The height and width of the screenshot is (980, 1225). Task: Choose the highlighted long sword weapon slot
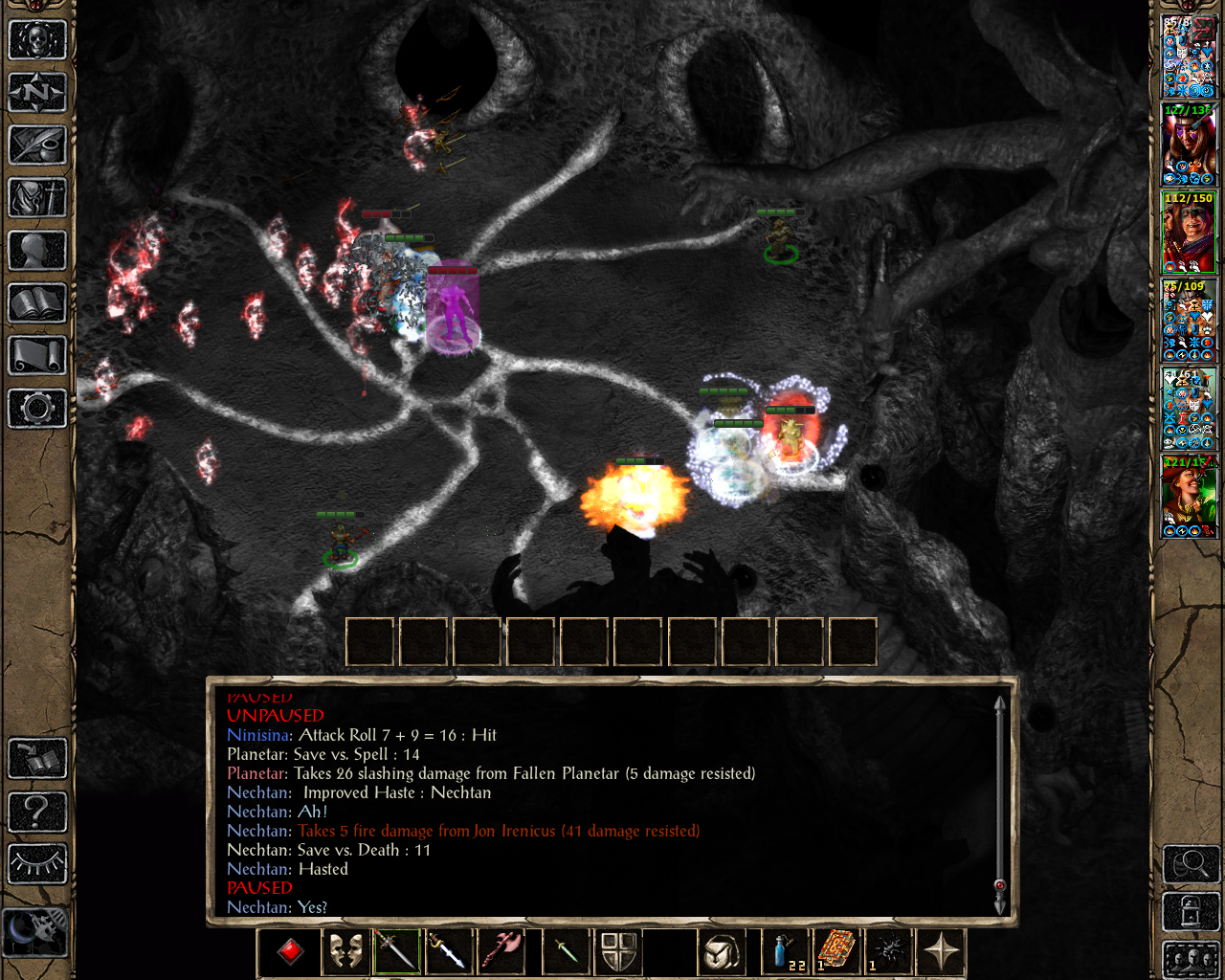[397, 951]
